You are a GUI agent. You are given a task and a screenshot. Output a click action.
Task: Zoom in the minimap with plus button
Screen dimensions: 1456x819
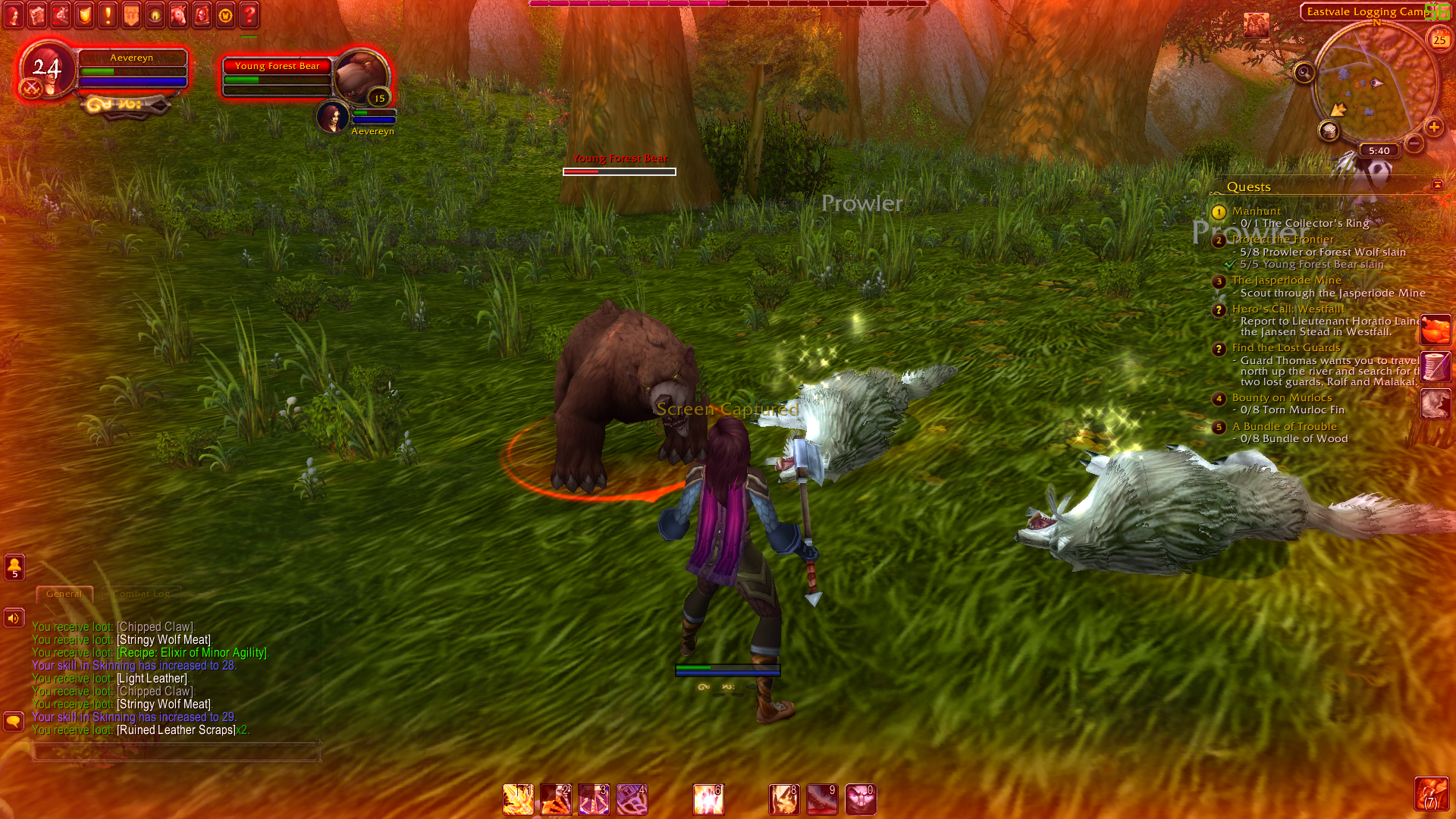(x=1433, y=127)
